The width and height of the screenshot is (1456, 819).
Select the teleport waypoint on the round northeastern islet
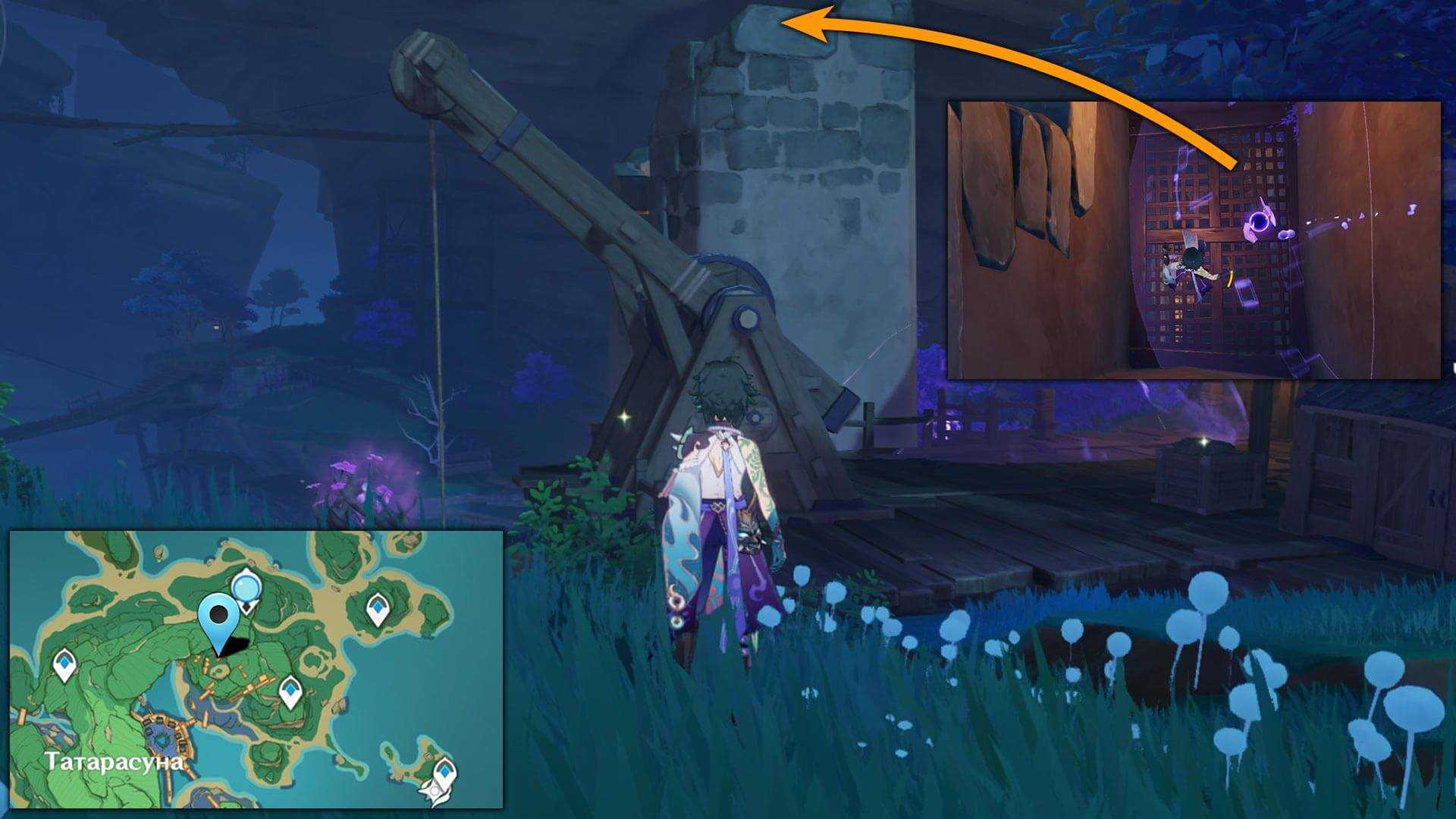click(378, 609)
